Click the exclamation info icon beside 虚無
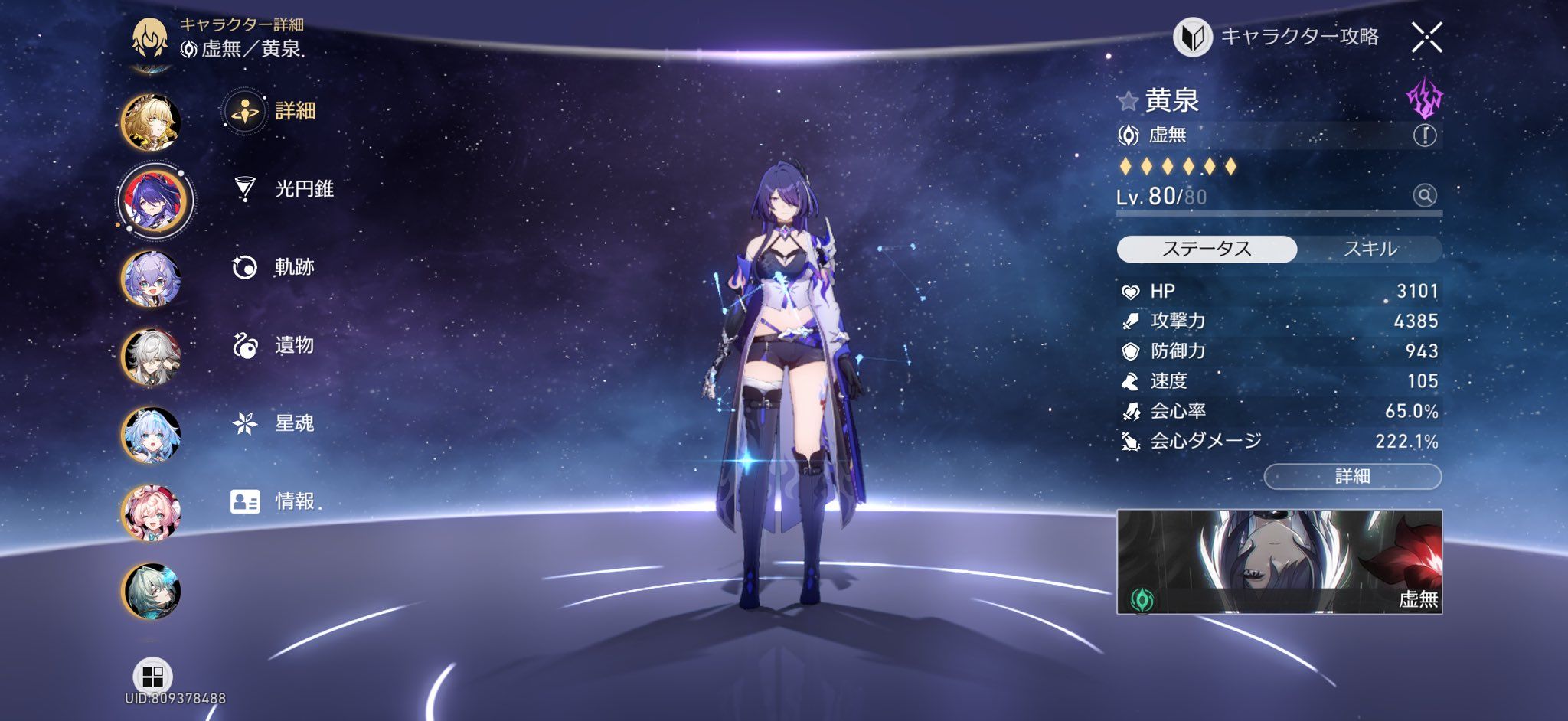The height and width of the screenshot is (721, 1568). pyautogui.click(x=1424, y=135)
